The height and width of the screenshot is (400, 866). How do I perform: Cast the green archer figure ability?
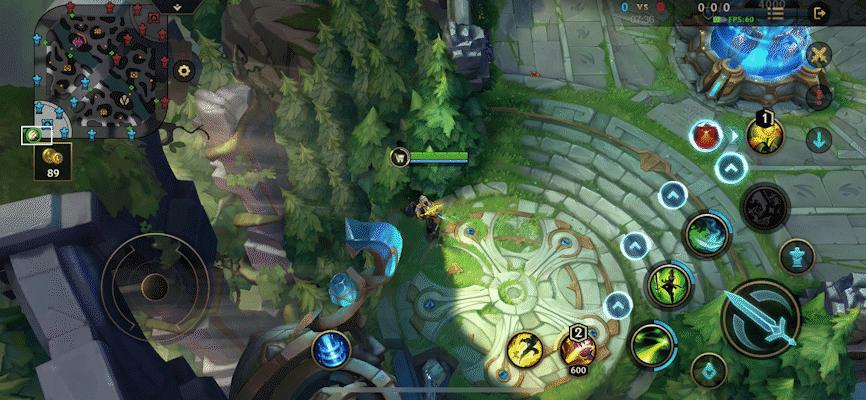pyautogui.click(x=664, y=284)
